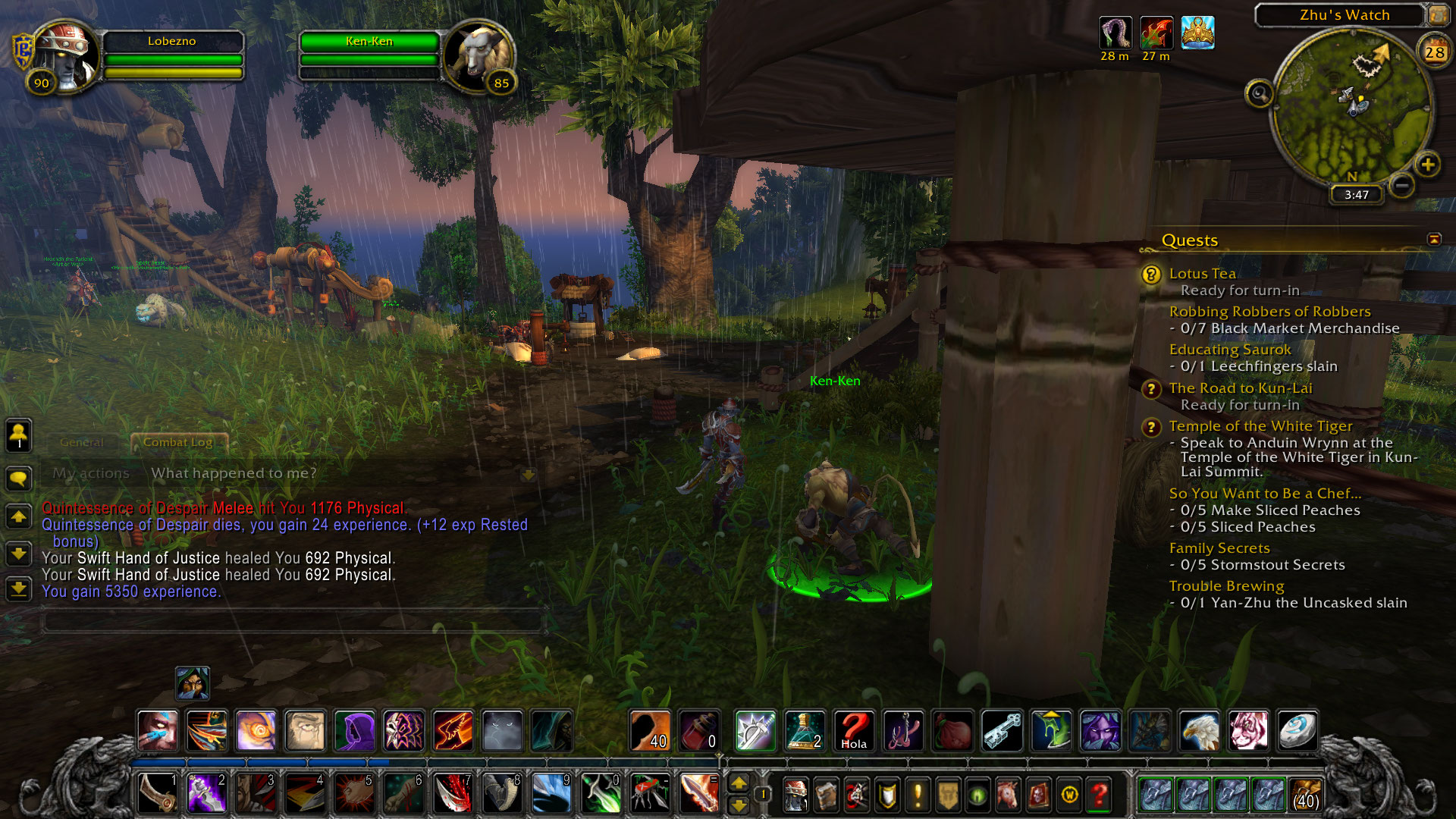The height and width of the screenshot is (819, 1456).
Task: Use the silver skeleton key item
Action: (x=1002, y=731)
